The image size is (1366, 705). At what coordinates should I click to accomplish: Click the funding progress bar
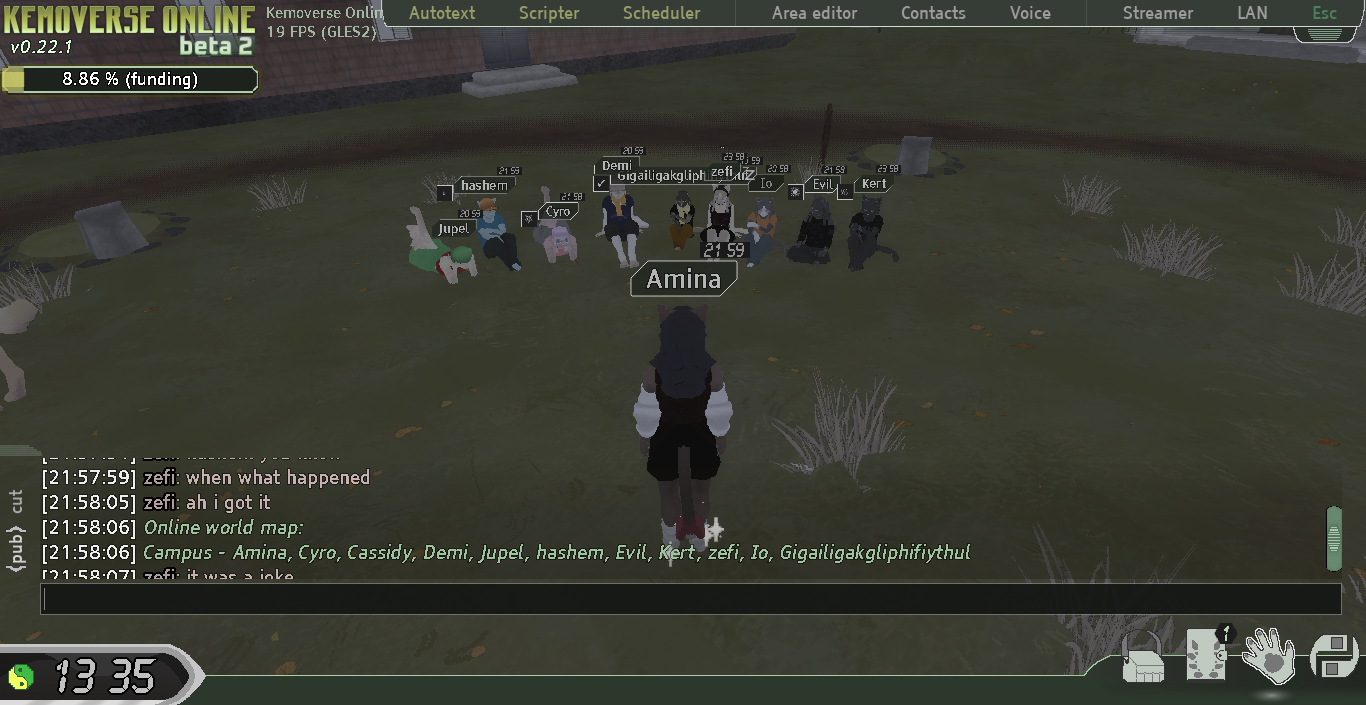129,79
